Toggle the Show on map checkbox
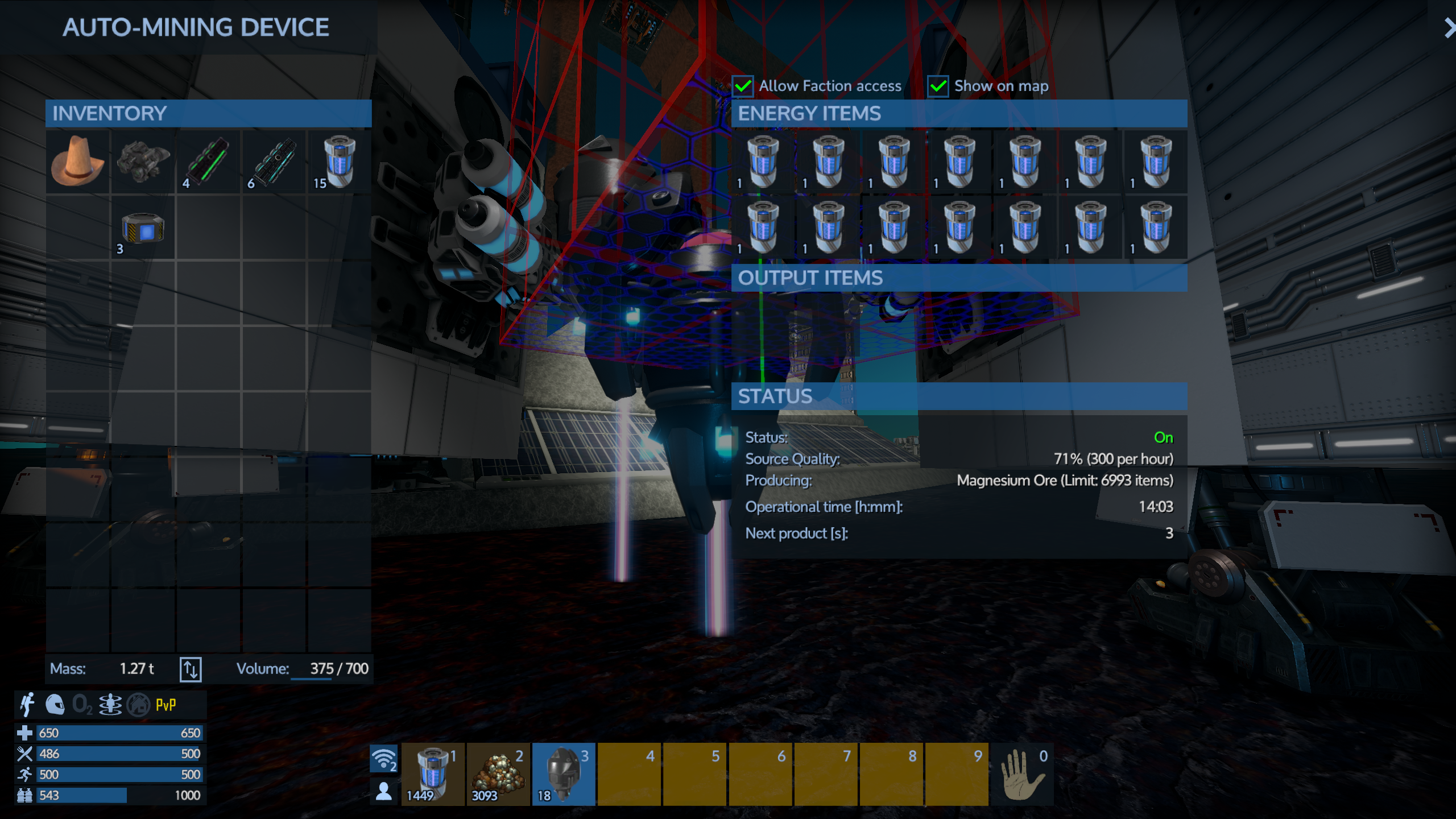Viewport: 1456px width, 819px height. tap(938, 86)
